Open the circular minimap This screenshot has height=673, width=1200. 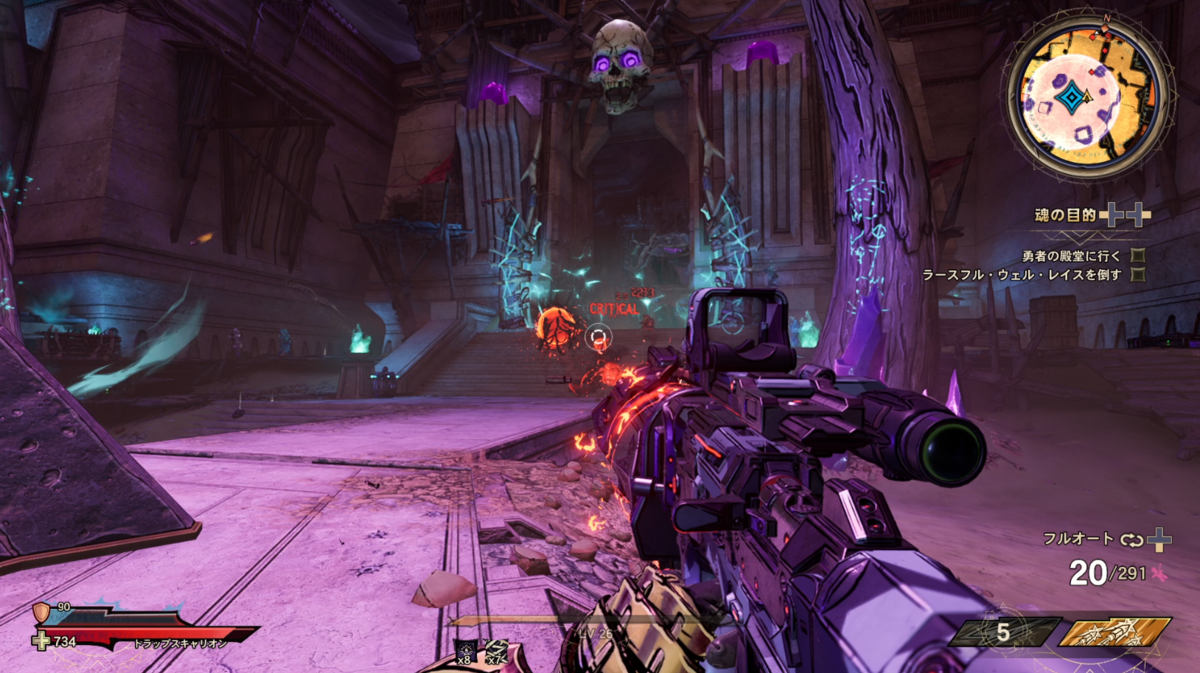[x=1087, y=97]
